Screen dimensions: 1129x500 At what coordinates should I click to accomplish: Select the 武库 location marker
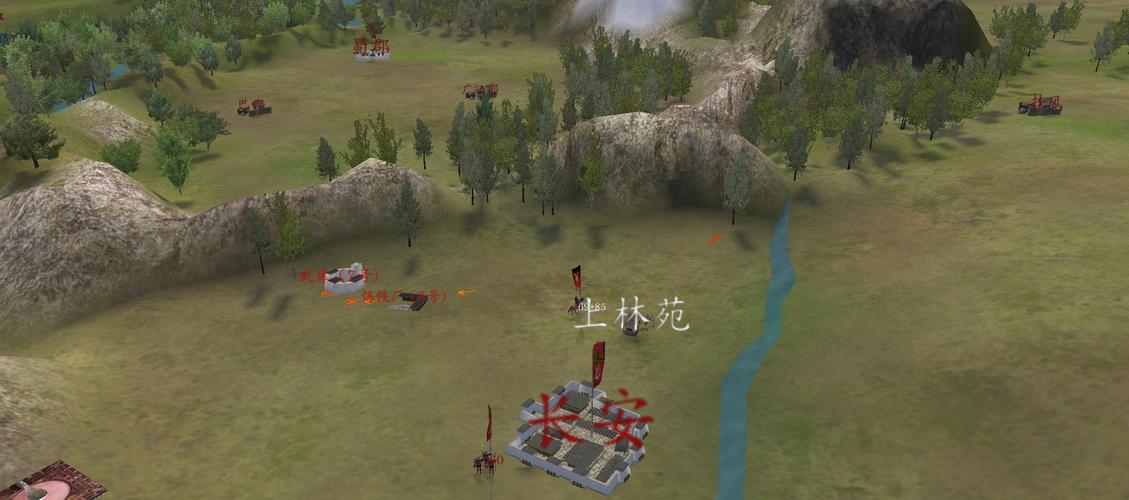tap(344, 280)
